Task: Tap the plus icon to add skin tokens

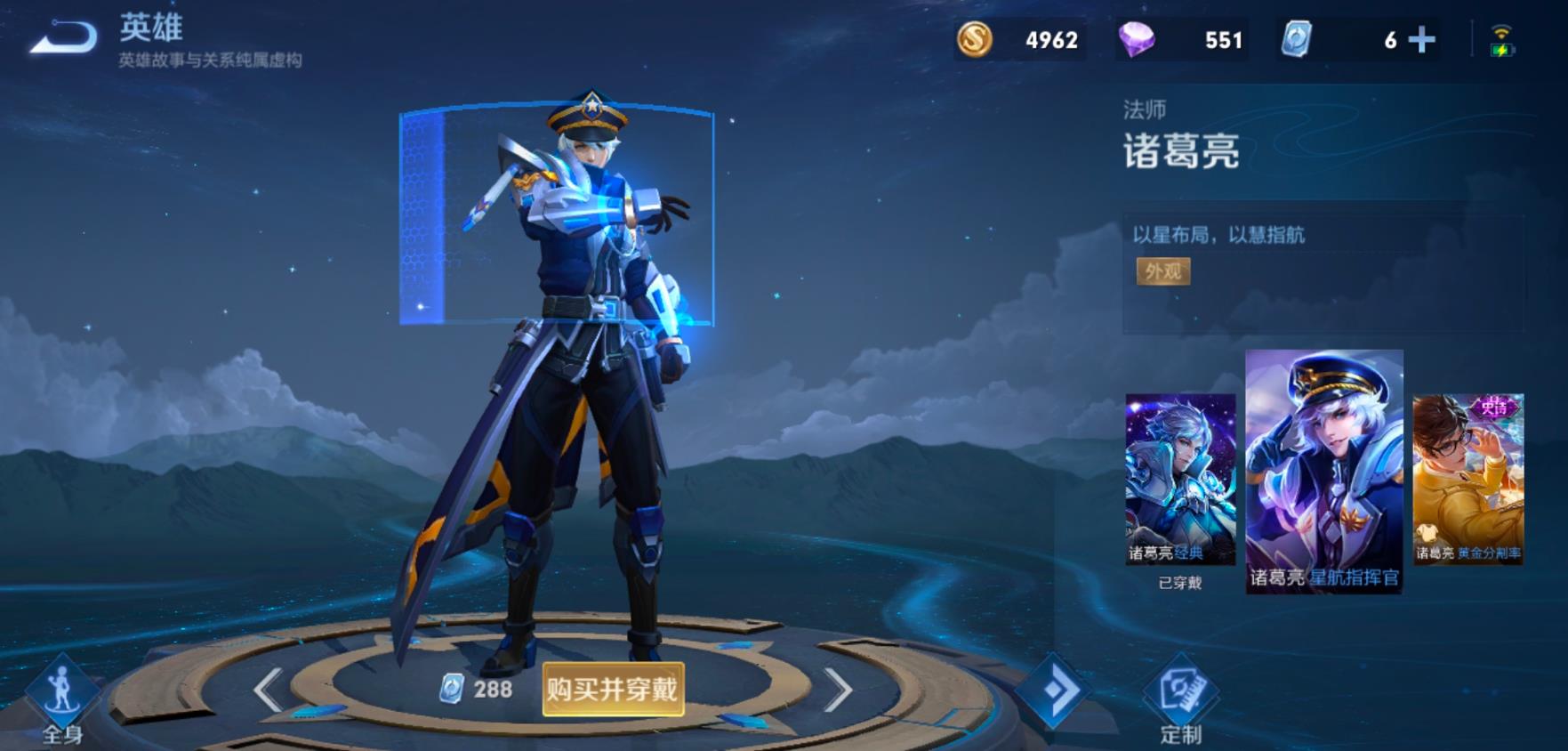Action: 1422,39
